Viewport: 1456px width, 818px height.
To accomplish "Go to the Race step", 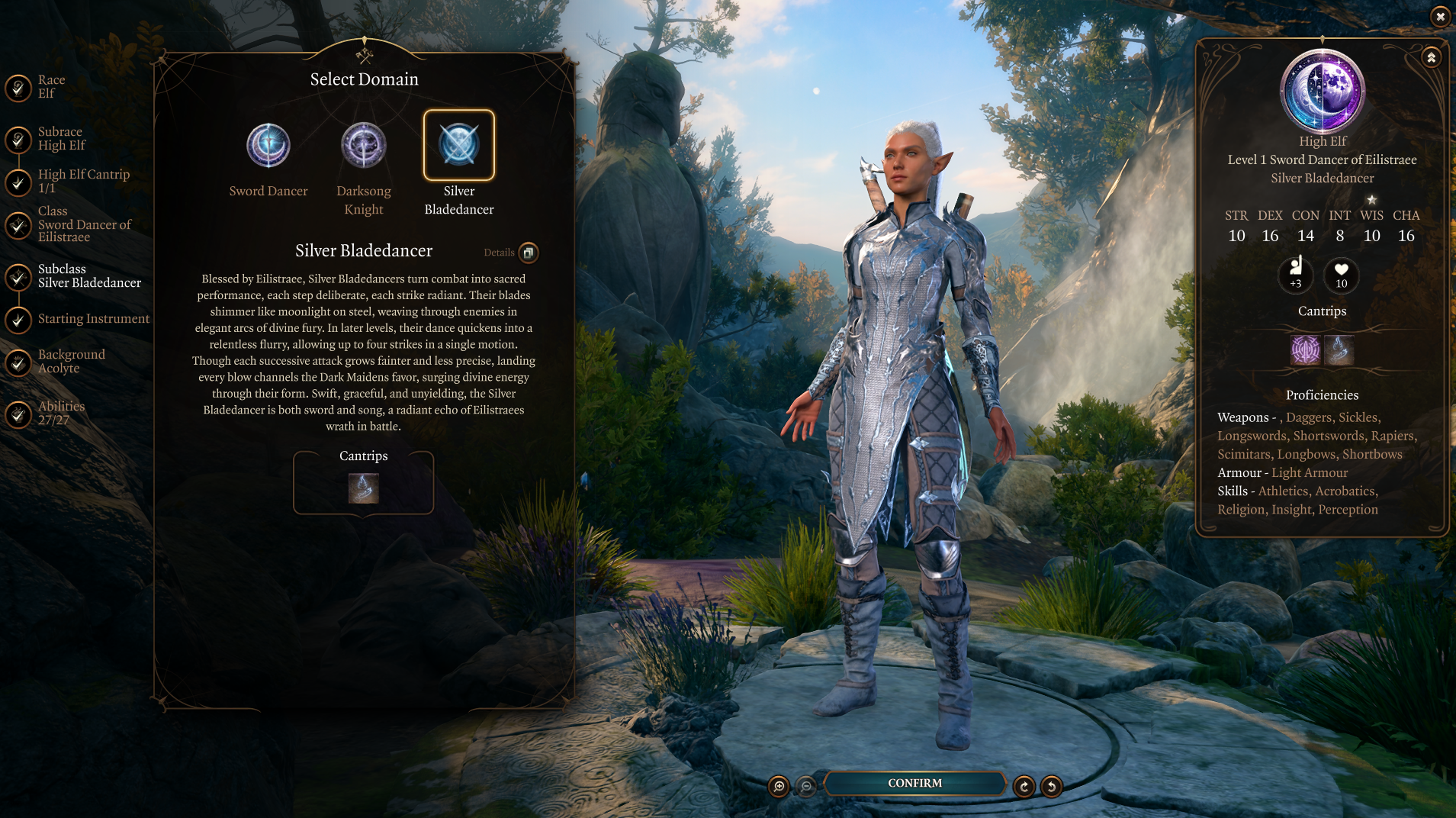I will click(50, 87).
